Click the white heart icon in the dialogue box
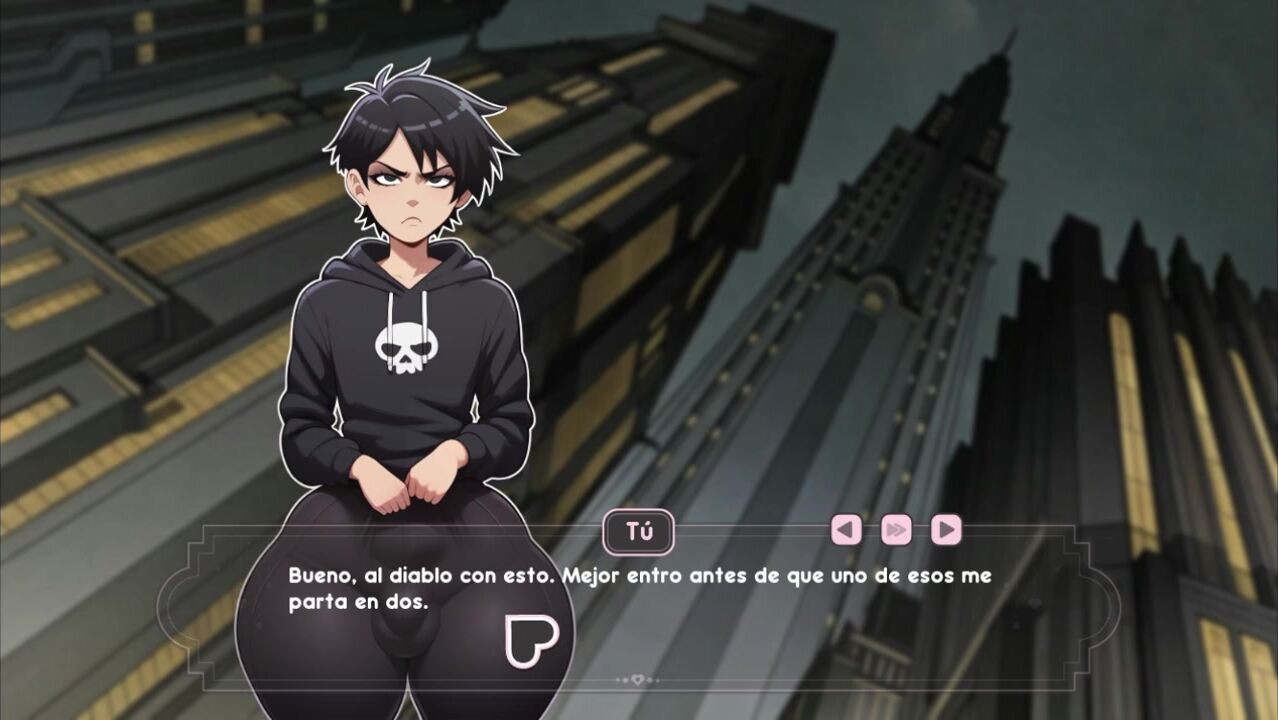Screen dimensions: 1278x720 (x=531, y=641)
